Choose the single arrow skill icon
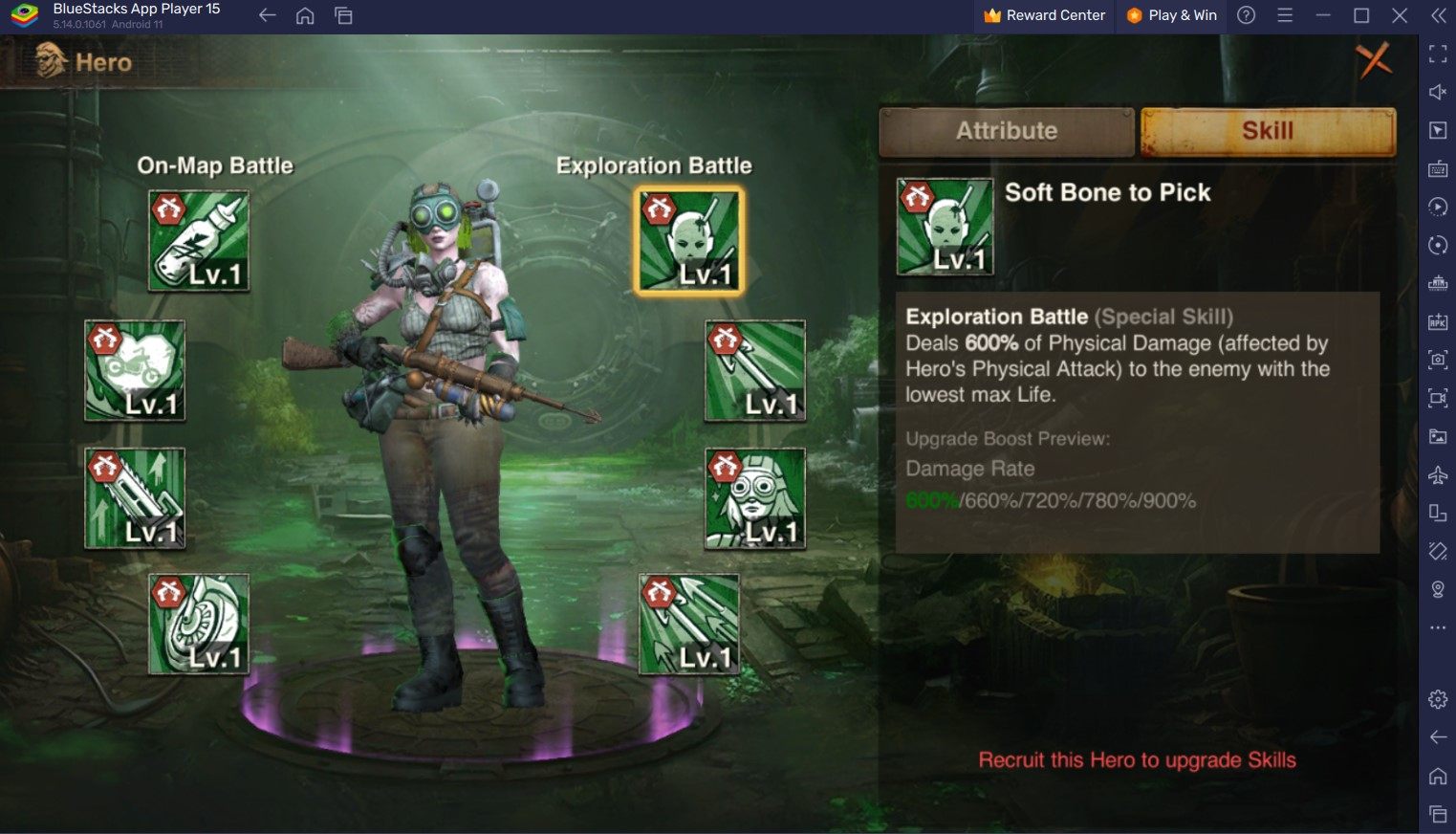The width and height of the screenshot is (1456, 834). (755, 370)
